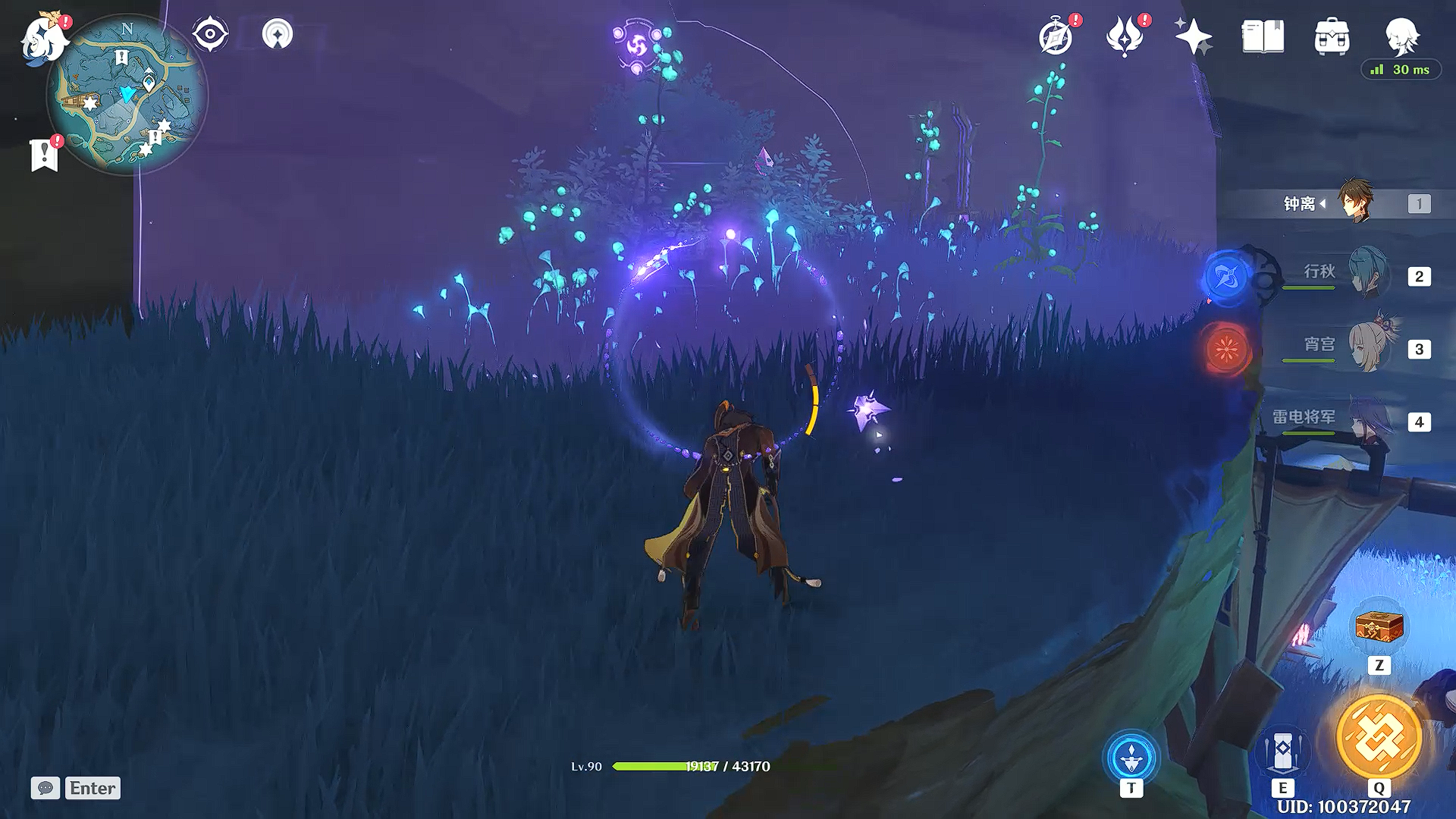Activate Zhongli's elemental burst
This screenshot has height=819, width=1456.
1379,736
